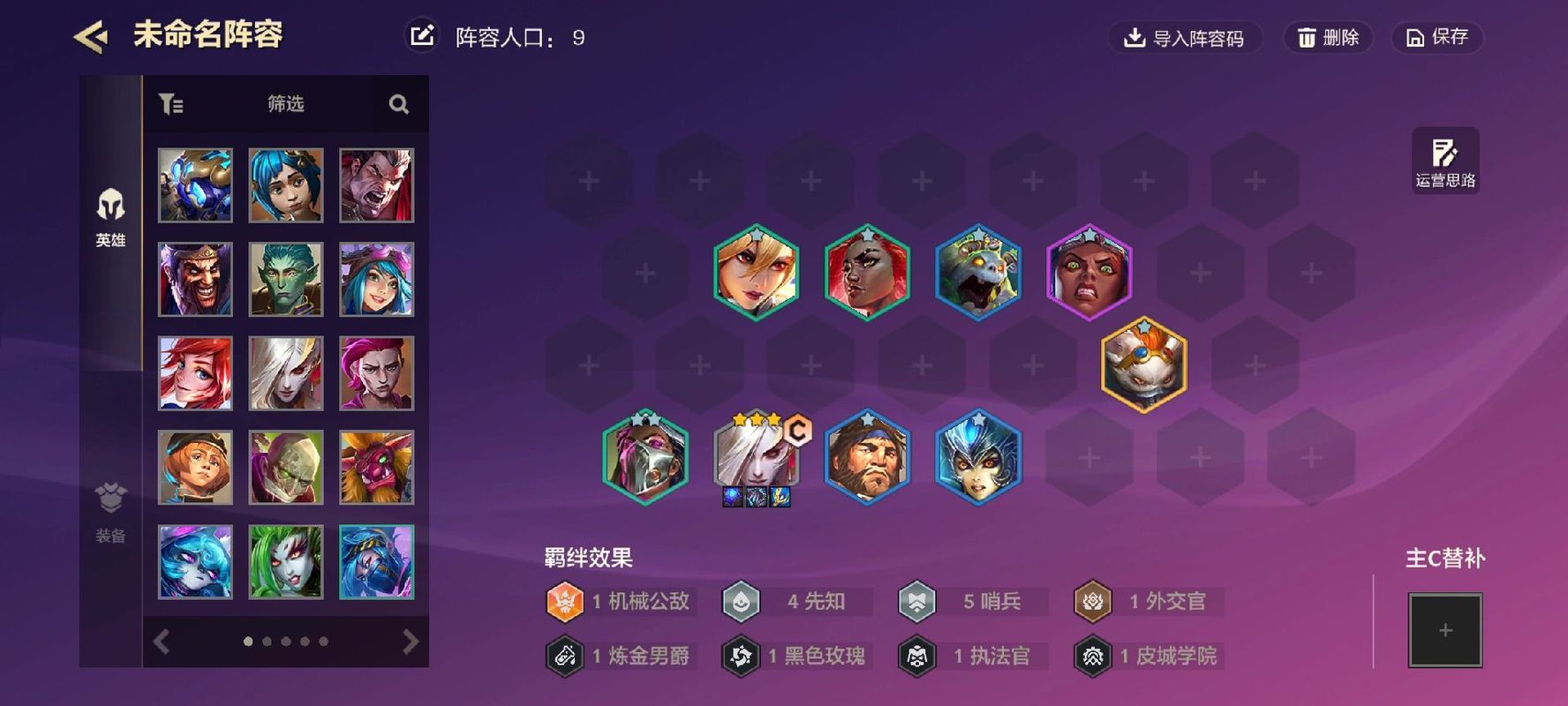Switch to the 装备 equipment tab
The image size is (1568, 706).
(x=110, y=512)
